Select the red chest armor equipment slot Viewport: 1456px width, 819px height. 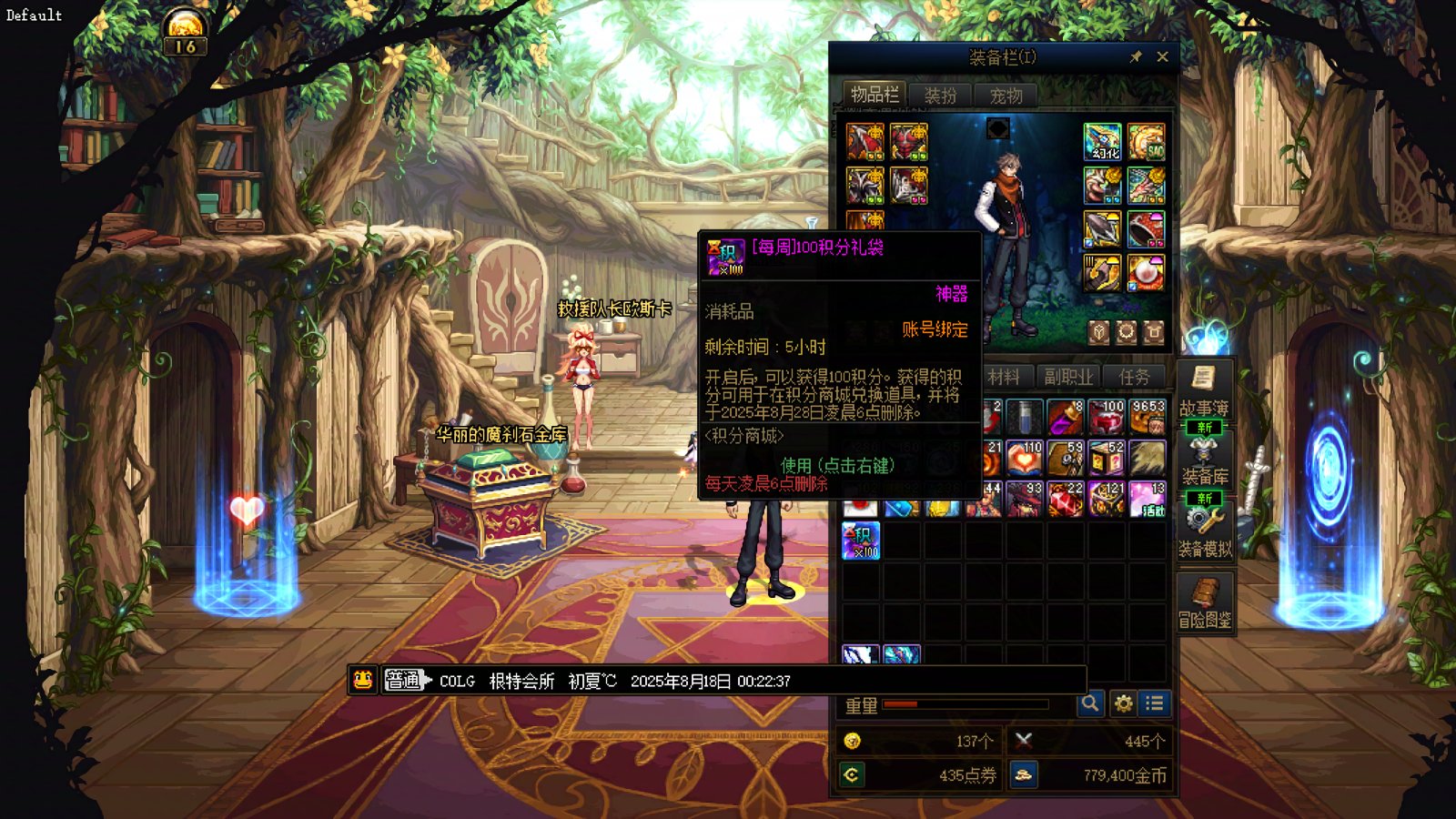(908, 142)
